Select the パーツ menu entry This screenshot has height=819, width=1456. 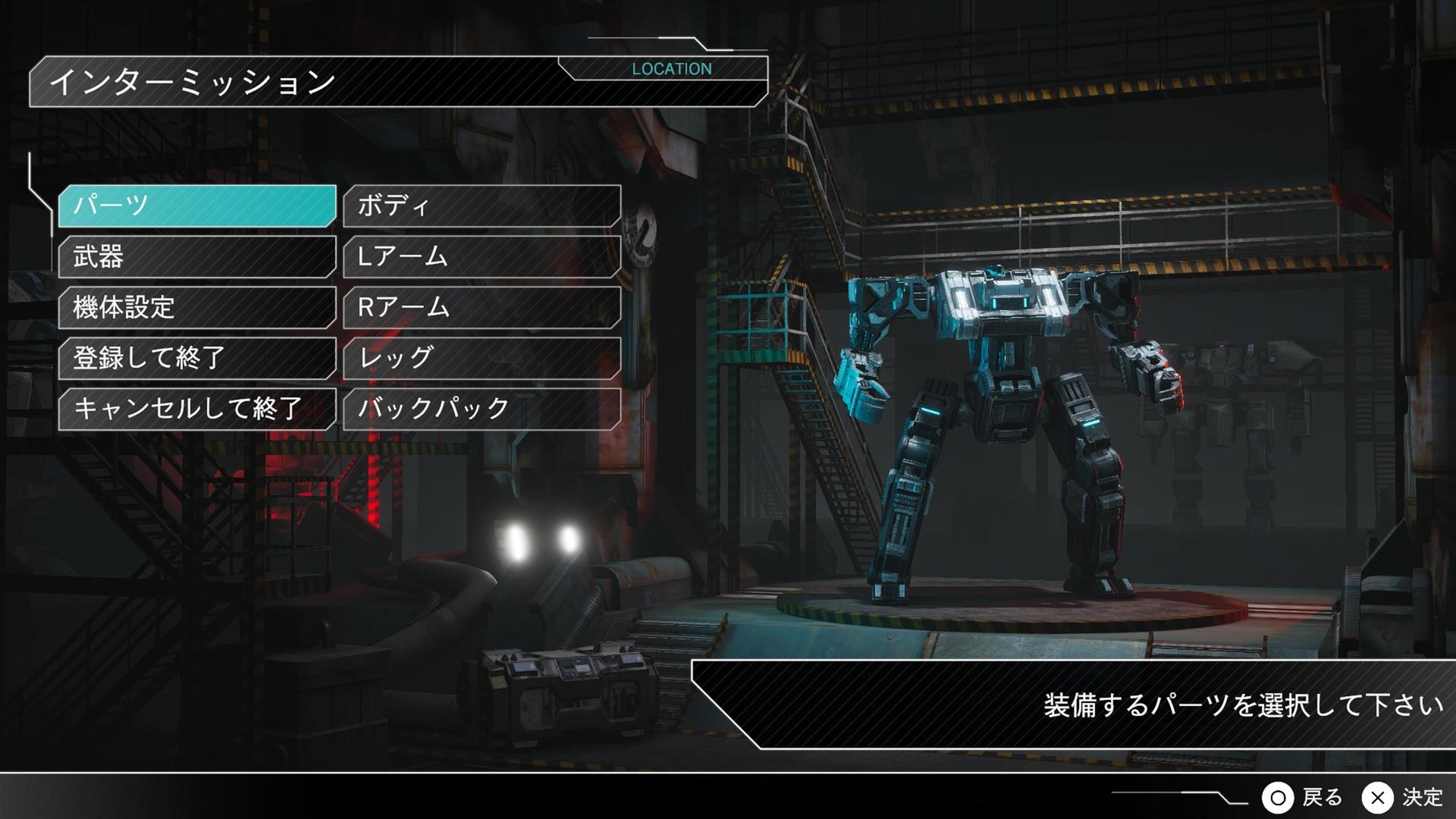point(197,206)
